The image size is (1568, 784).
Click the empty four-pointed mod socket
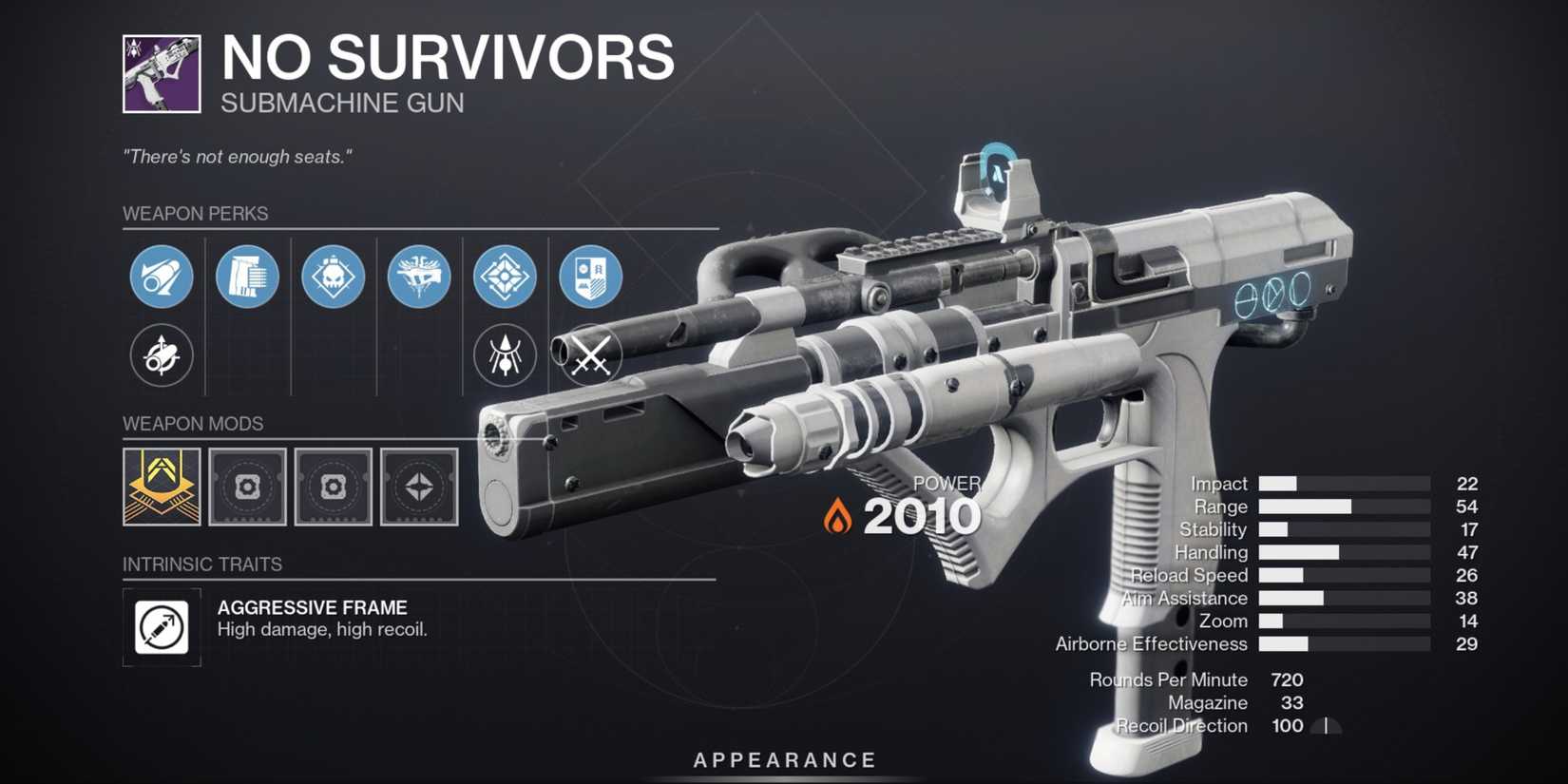click(x=418, y=488)
